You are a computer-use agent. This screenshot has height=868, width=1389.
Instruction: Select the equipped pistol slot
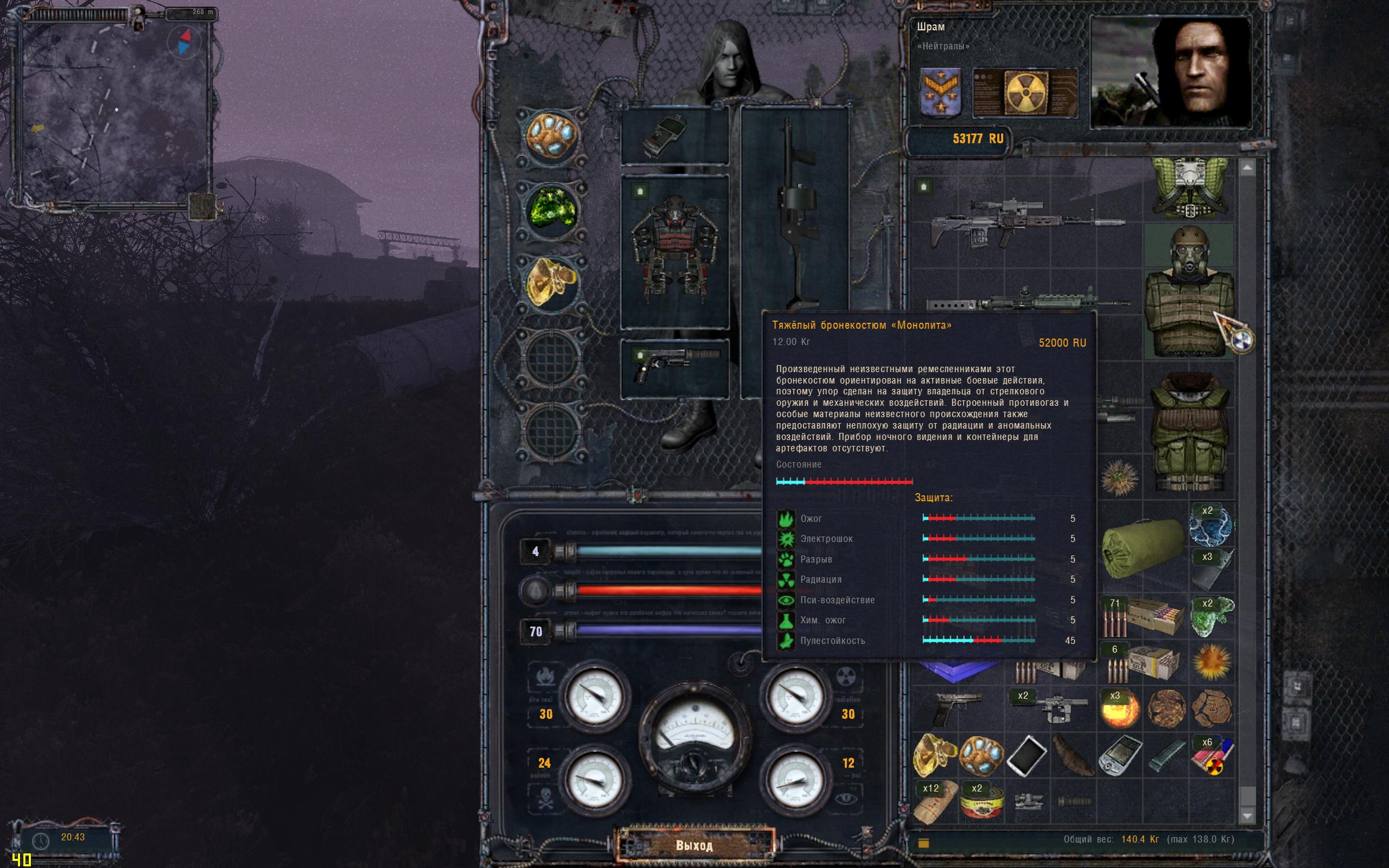[x=674, y=367]
